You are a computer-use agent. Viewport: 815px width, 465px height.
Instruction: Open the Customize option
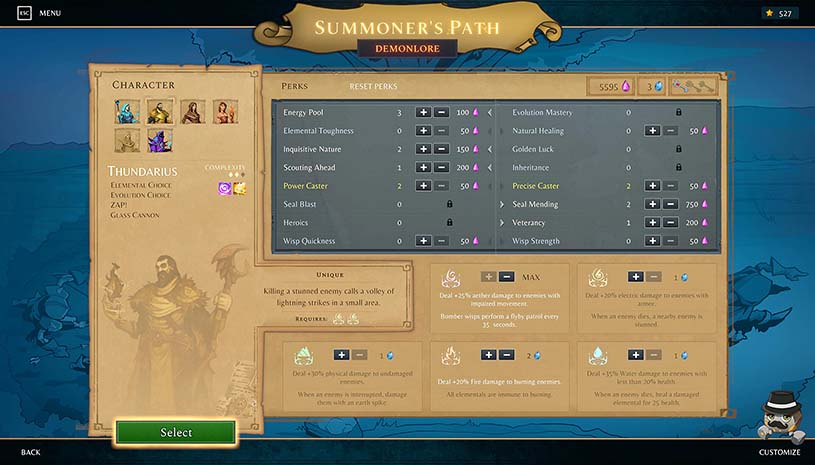point(779,452)
